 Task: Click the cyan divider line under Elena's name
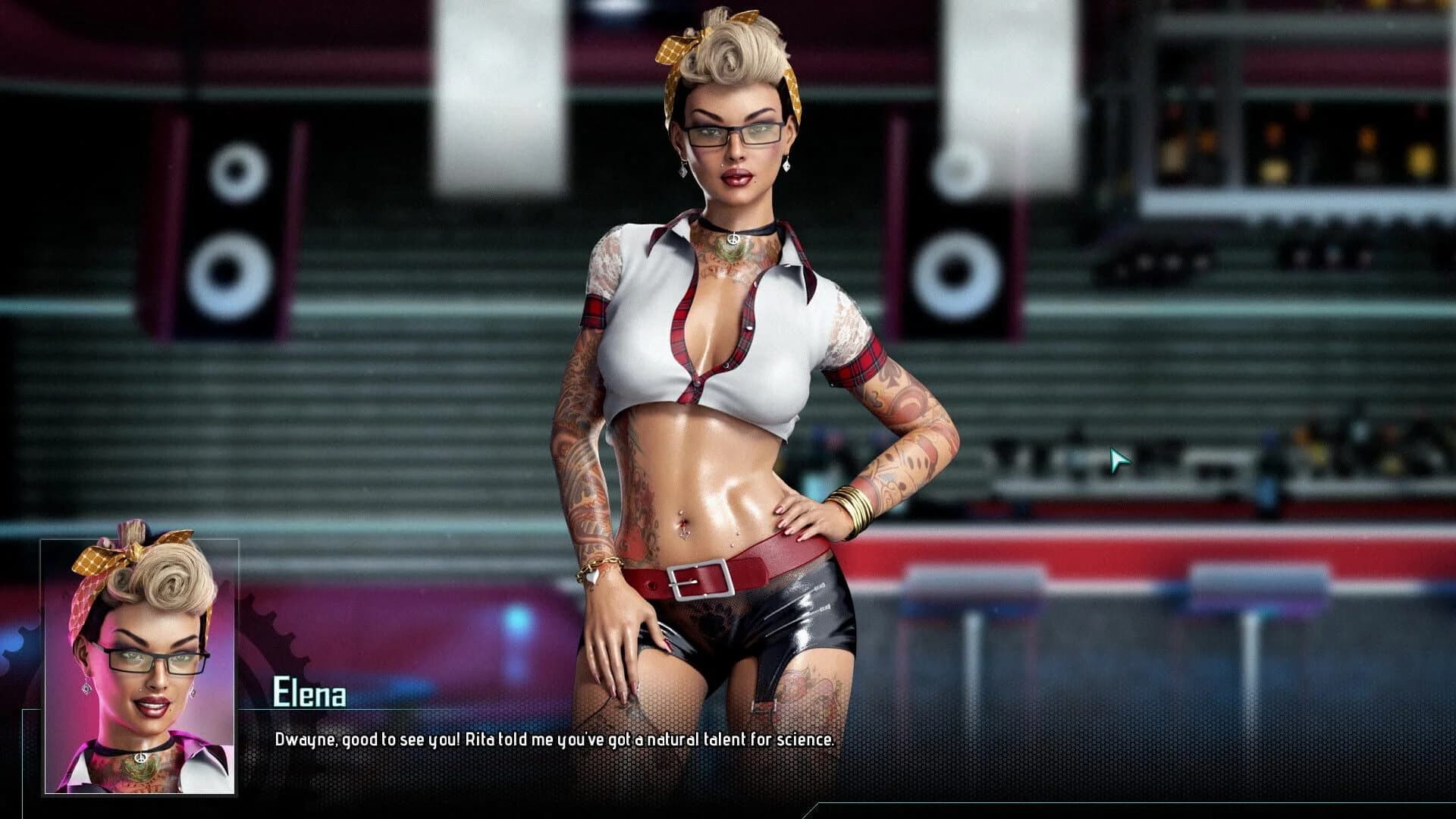(x=455, y=709)
